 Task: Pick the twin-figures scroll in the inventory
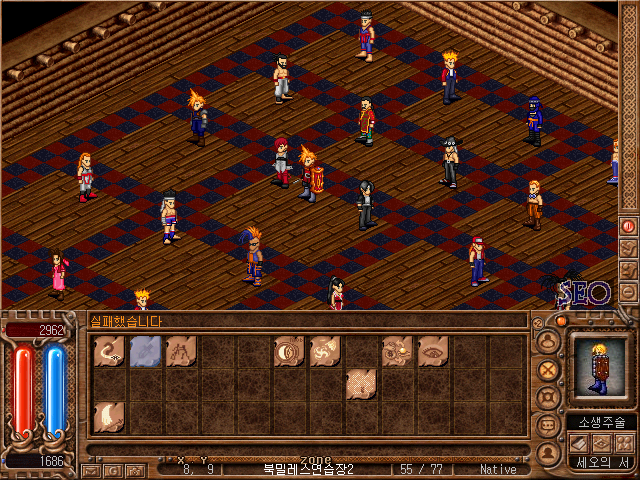click(181, 351)
